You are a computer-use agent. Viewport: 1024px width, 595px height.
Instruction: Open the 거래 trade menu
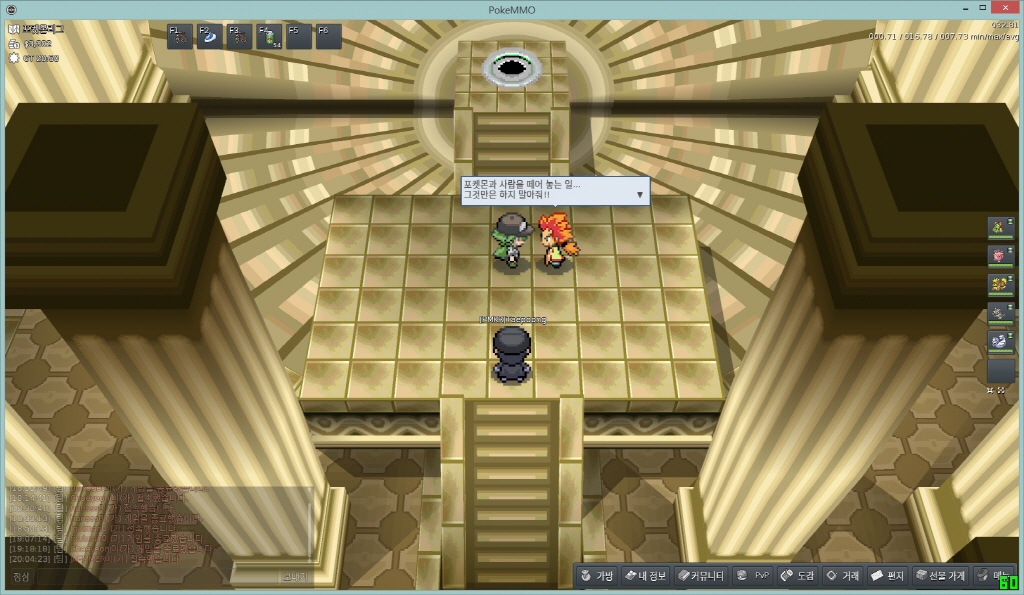click(843, 576)
